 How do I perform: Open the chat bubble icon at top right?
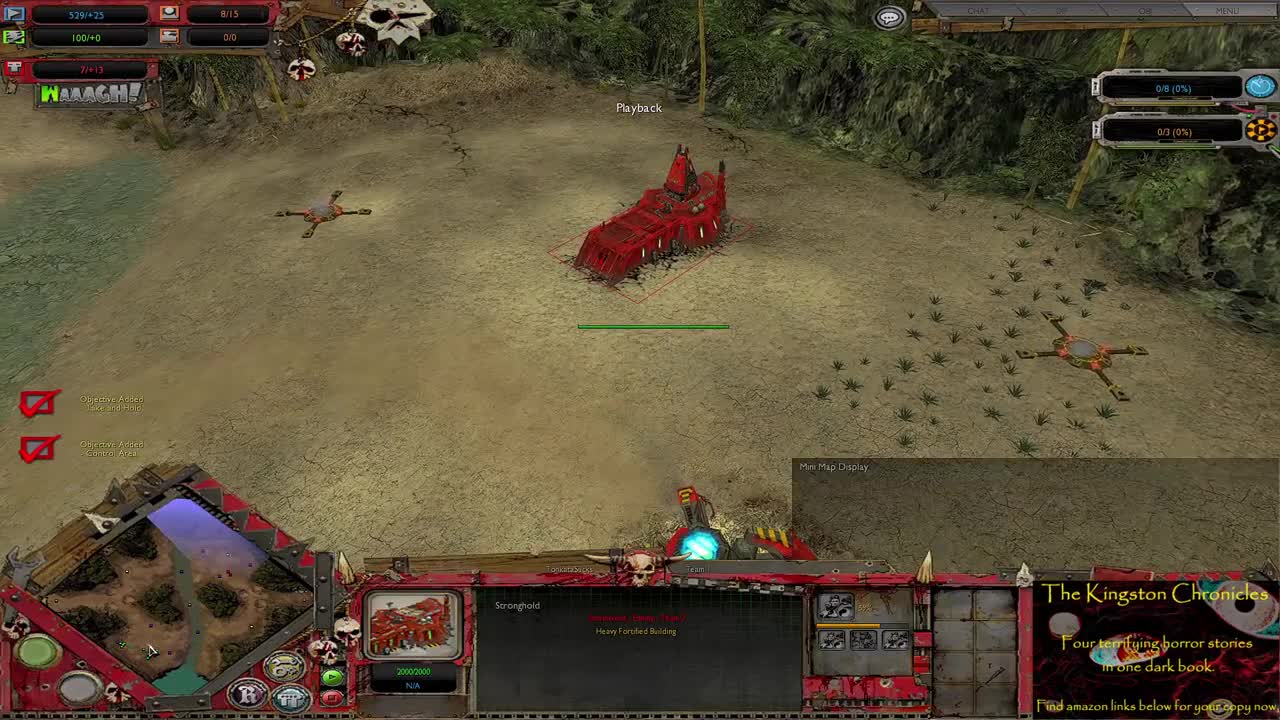point(888,16)
